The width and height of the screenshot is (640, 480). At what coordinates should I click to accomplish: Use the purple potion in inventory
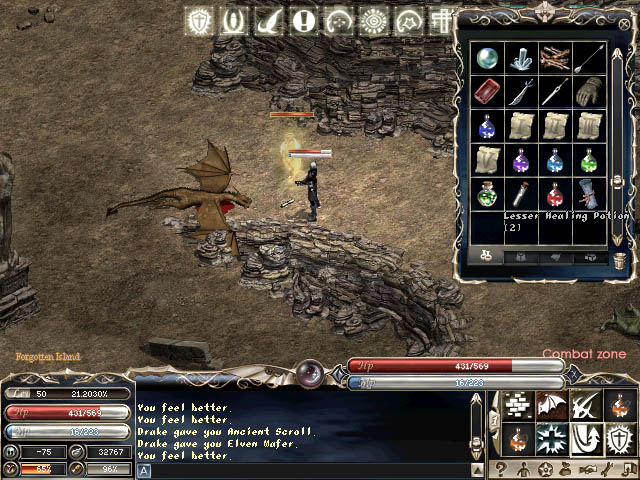[521, 160]
